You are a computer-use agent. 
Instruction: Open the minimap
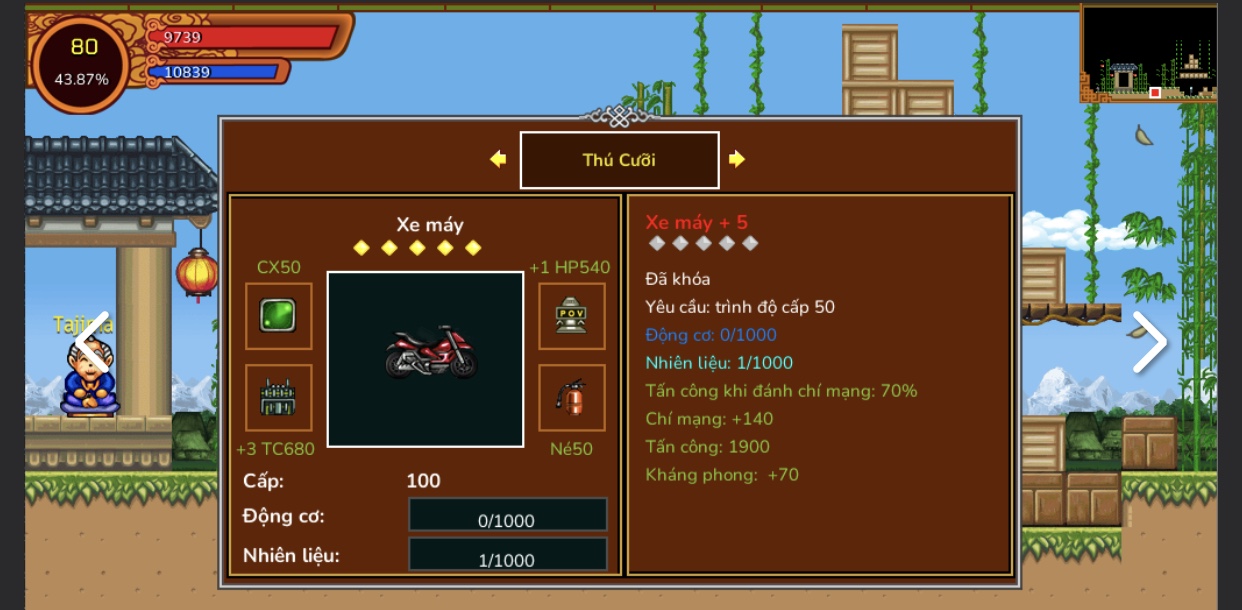tap(1148, 53)
